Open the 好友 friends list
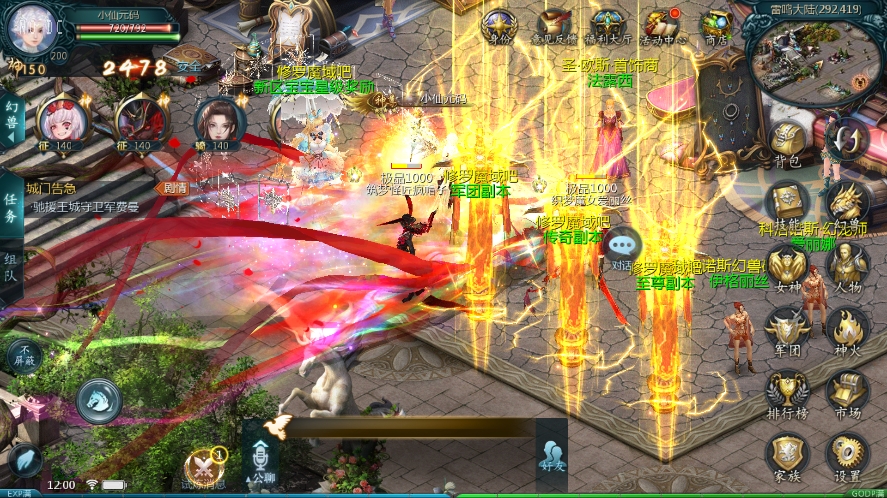The image size is (887, 498). [551, 457]
